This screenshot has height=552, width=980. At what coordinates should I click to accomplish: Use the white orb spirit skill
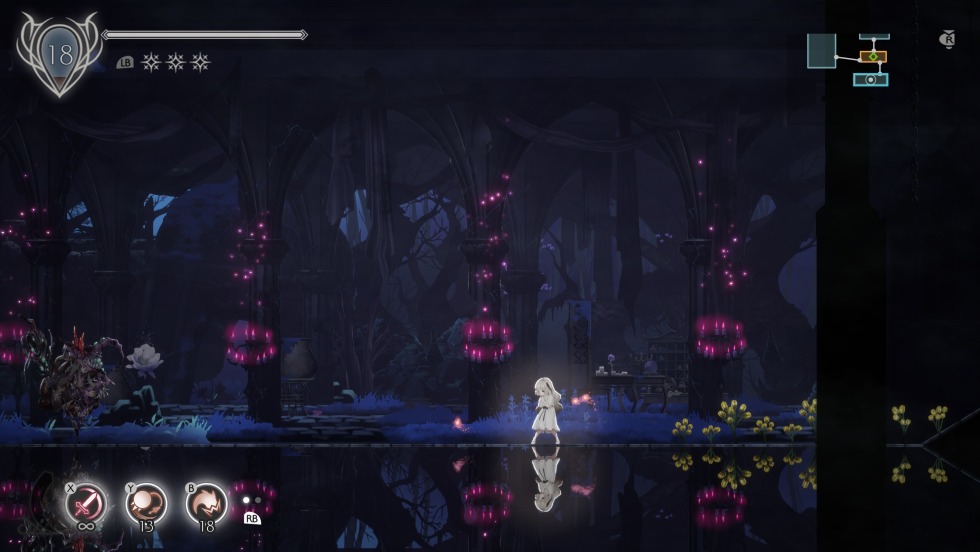[x=146, y=501]
